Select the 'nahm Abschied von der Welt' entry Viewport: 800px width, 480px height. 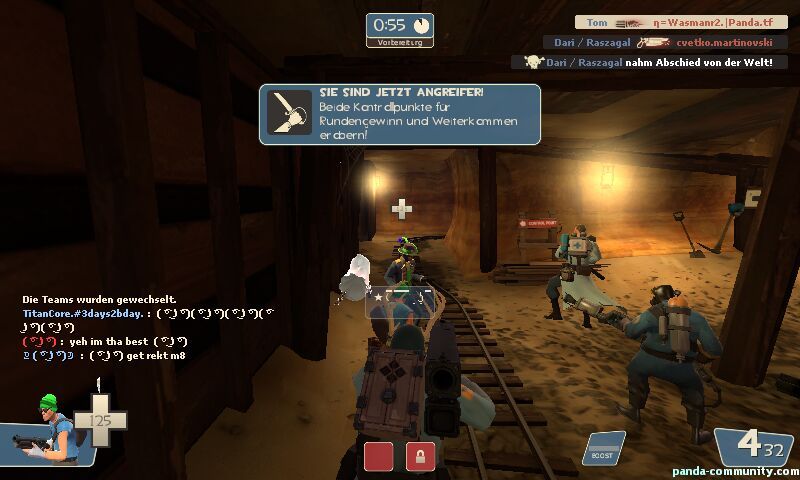(650, 62)
